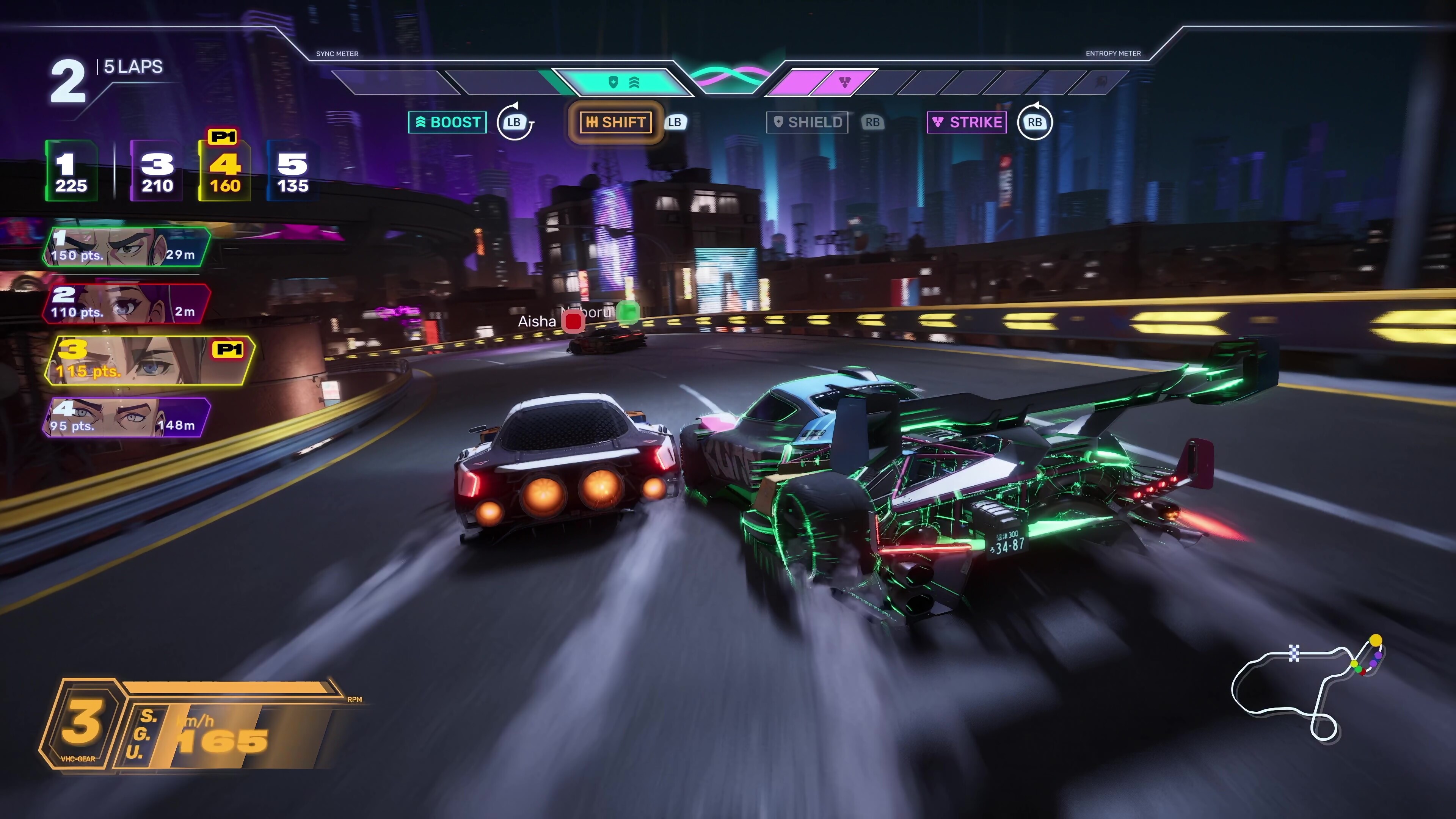Screen dimensions: 1456x819
Task: Click Aisha's red rival marker
Action: click(x=573, y=321)
